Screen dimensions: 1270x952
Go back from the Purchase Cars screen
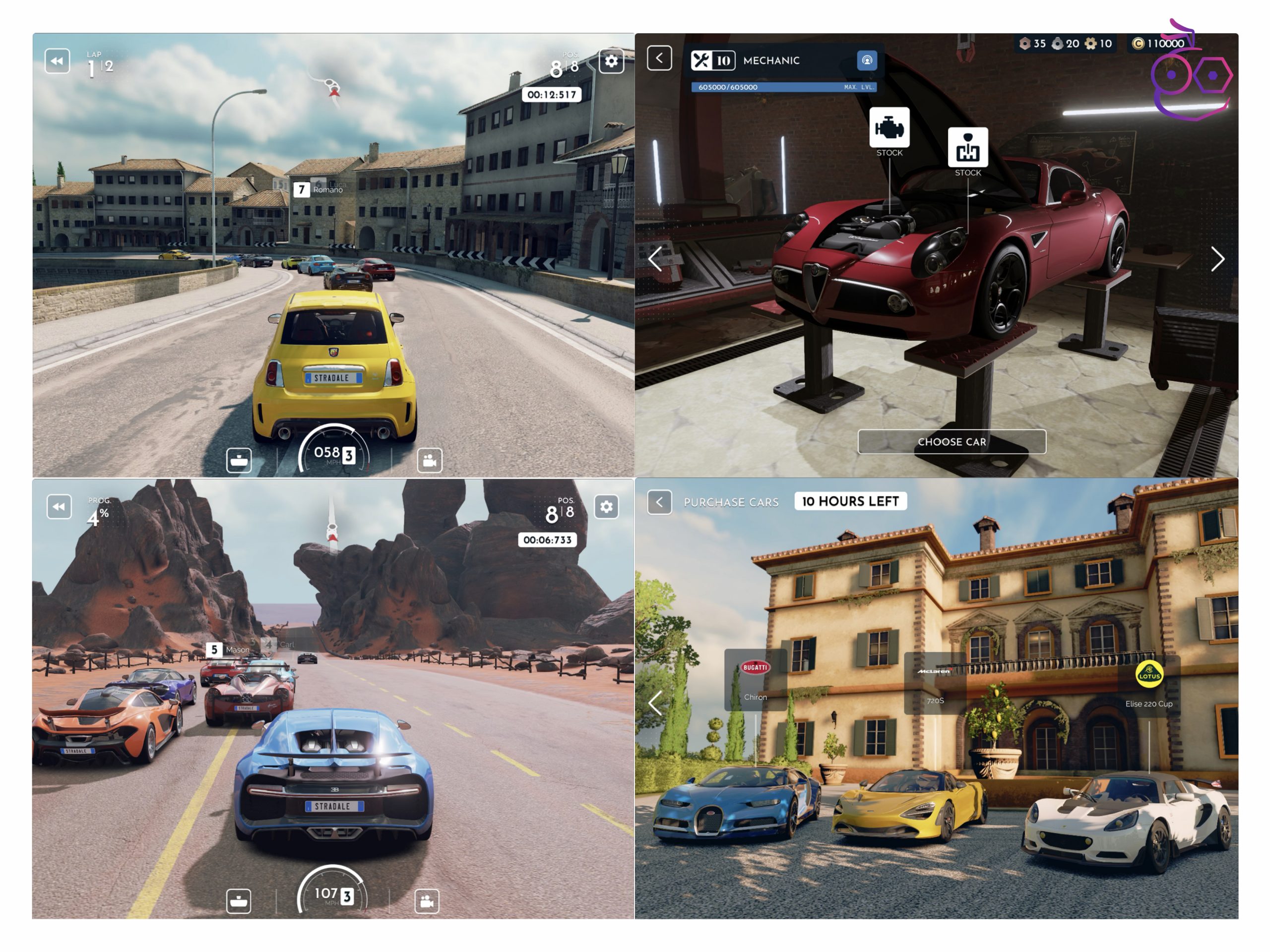[659, 502]
